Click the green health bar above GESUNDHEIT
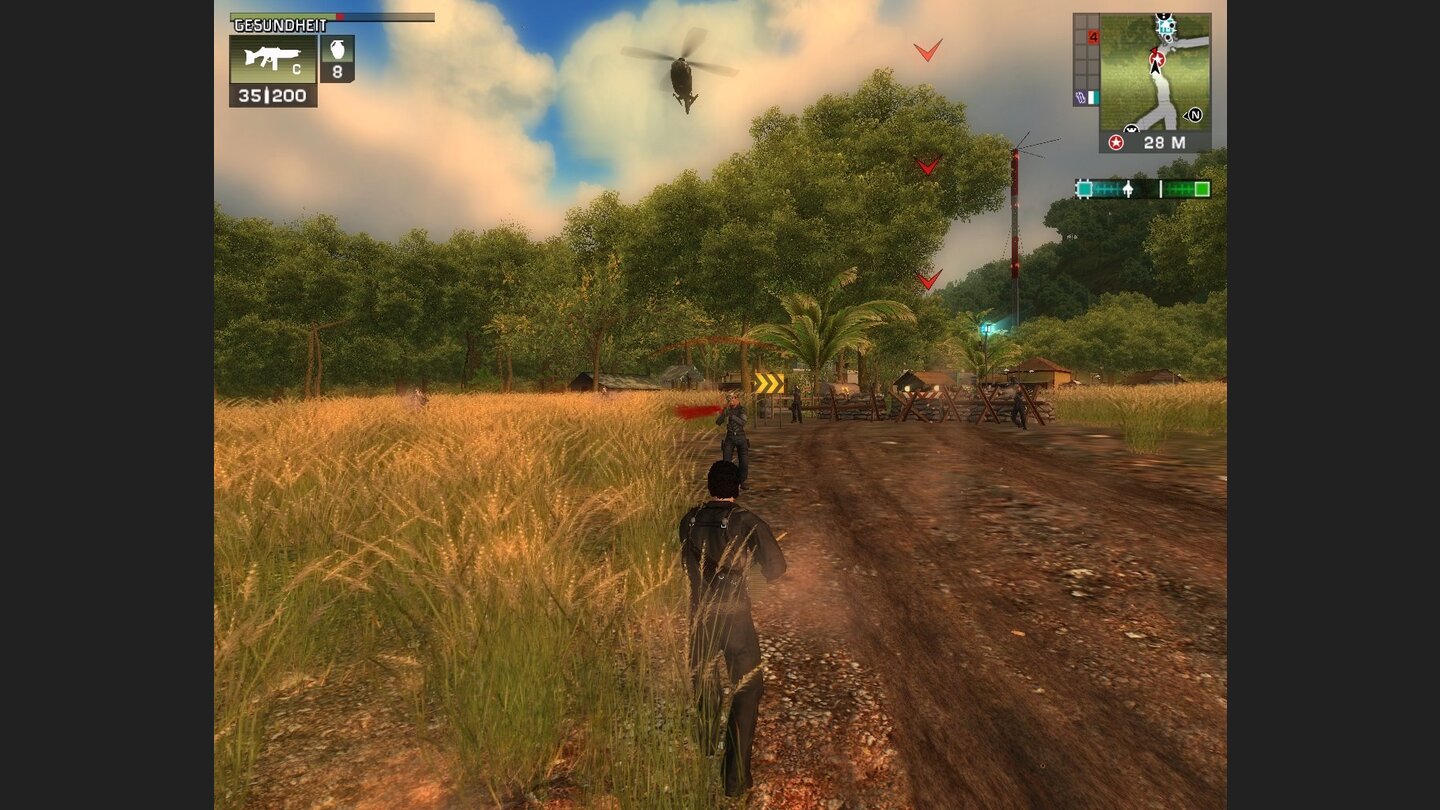The image size is (1440, 810). [282, 16]
